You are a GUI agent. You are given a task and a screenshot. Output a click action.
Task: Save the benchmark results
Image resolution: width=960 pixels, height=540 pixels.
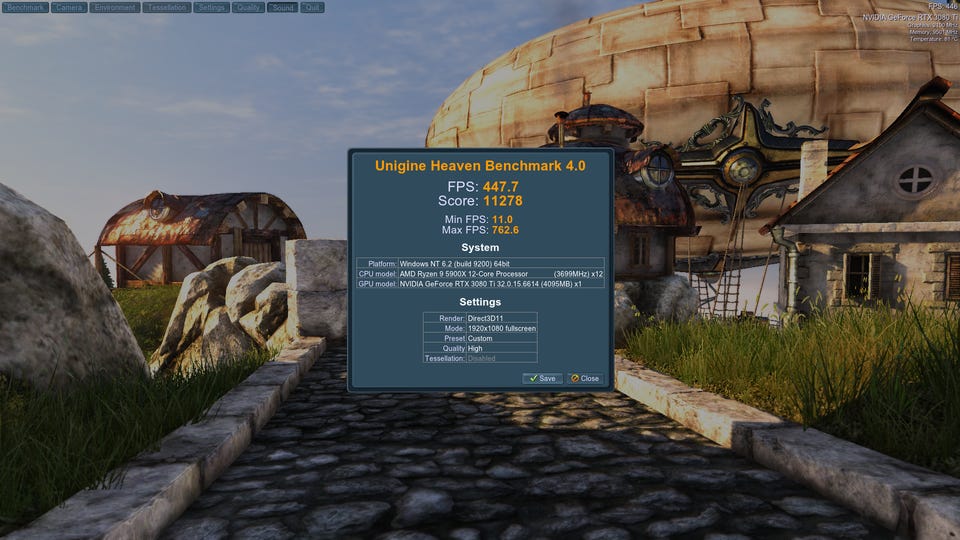(542, 378)
